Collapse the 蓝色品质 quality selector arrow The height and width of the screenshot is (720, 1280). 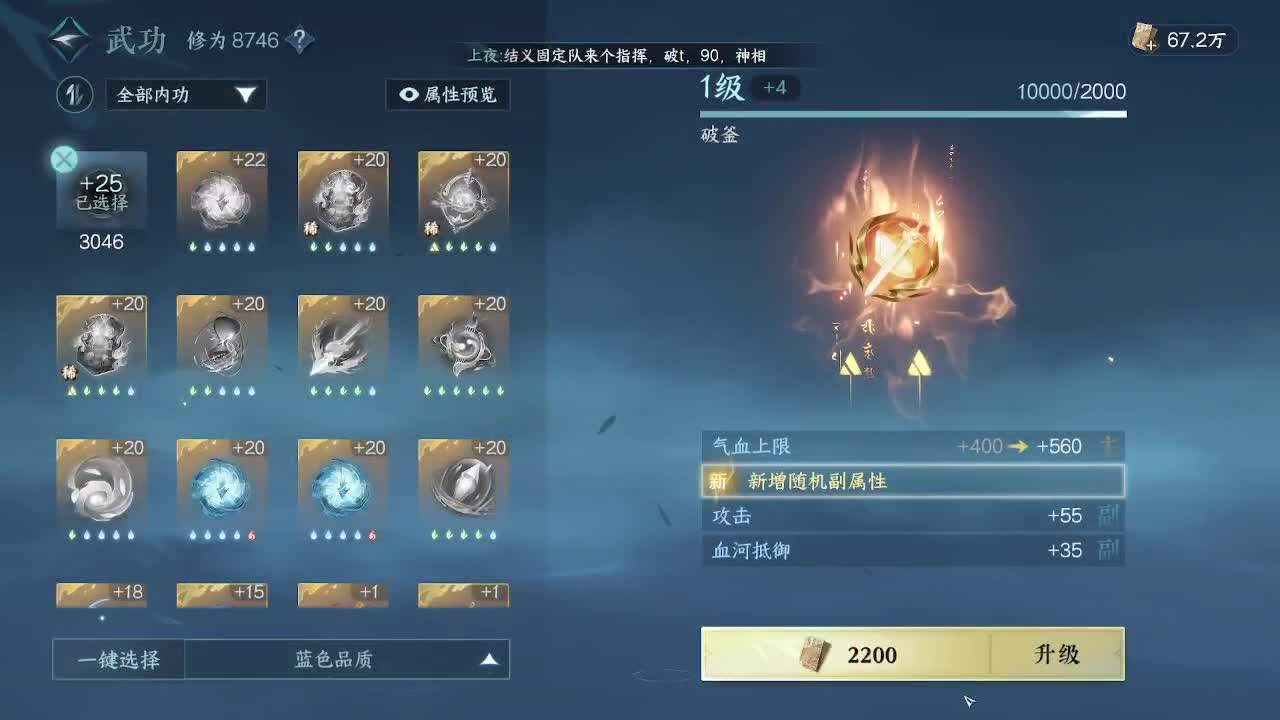coord(489,659)
